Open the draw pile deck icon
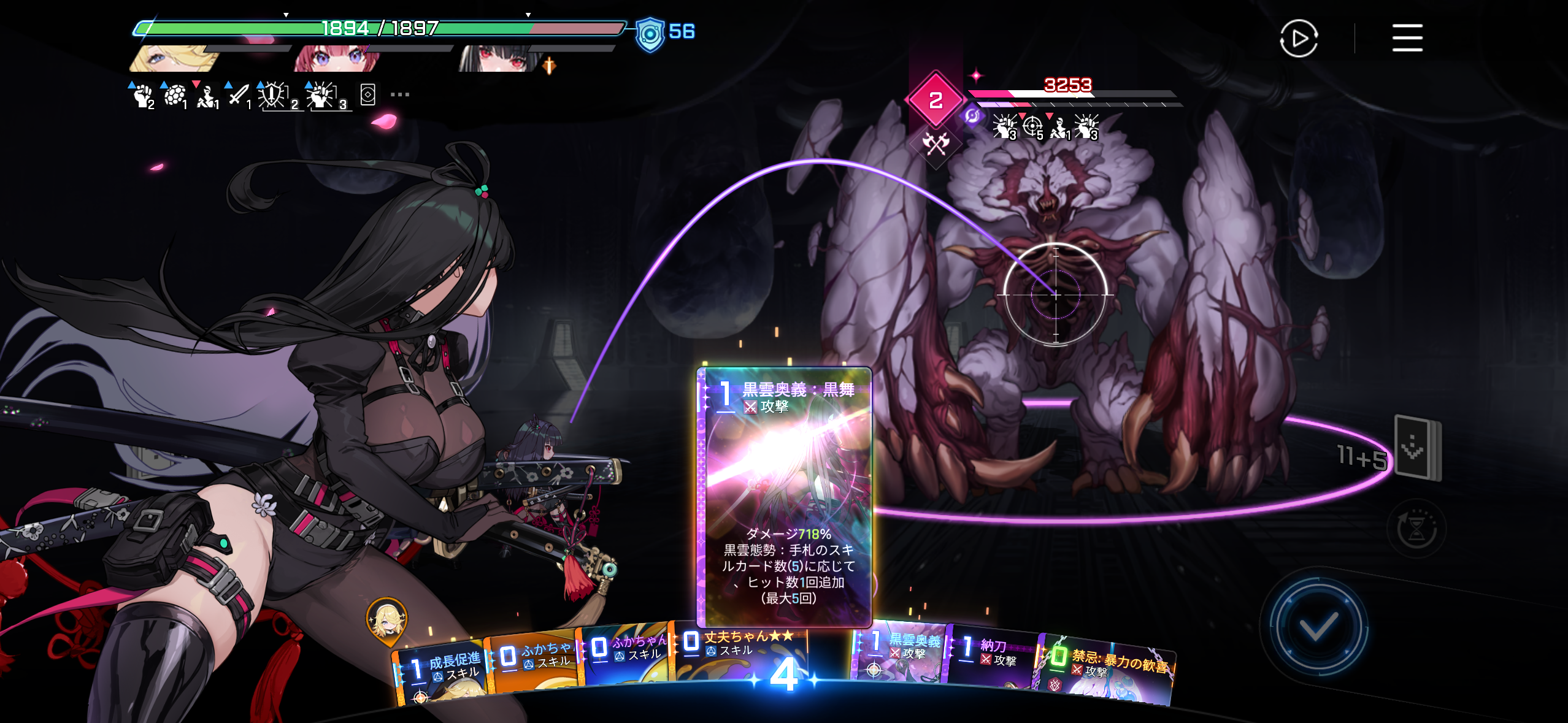This screenshot has height=723, width=1568. tap(1417, 448)
